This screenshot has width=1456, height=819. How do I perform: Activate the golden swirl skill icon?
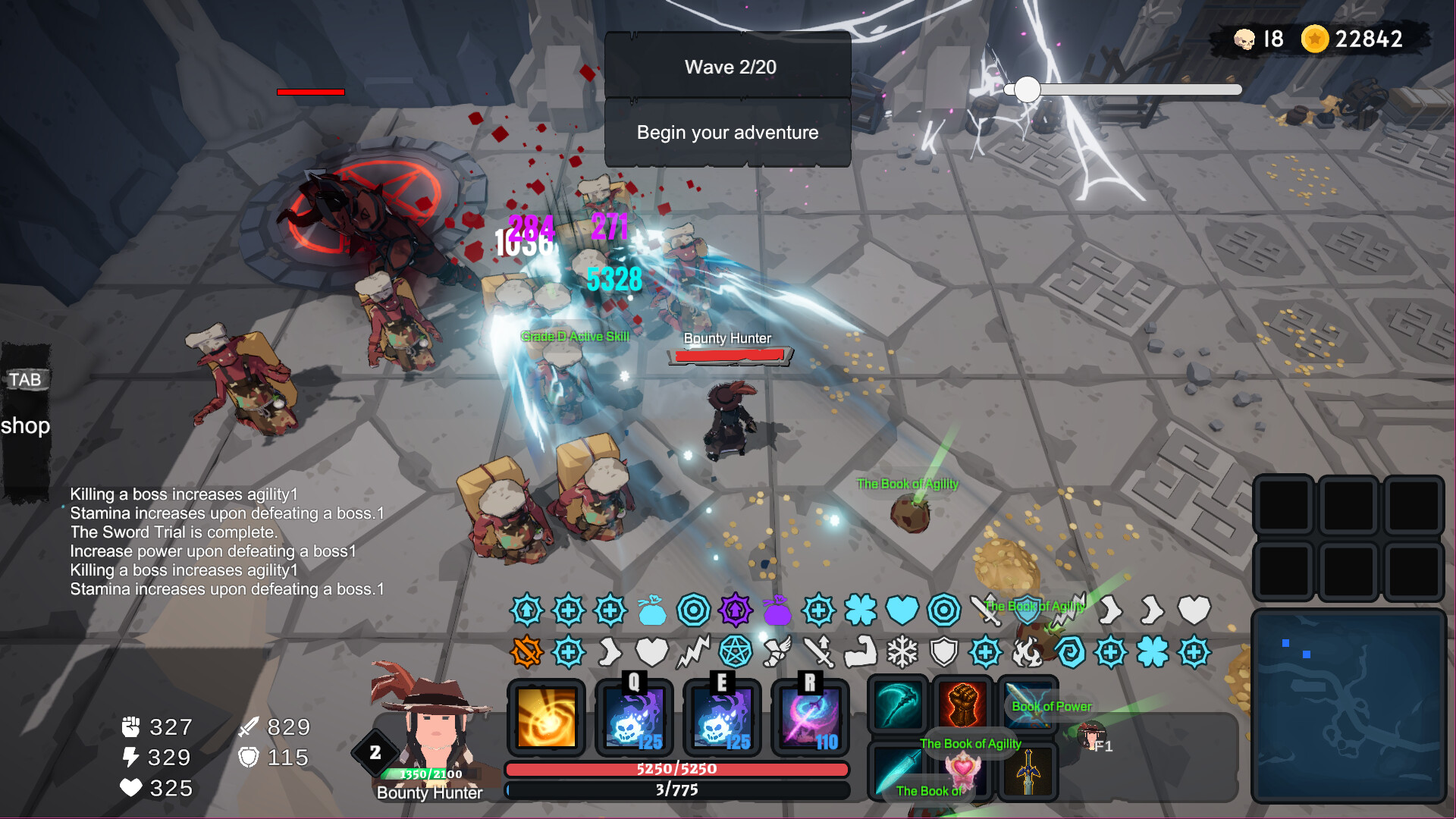coord(546,717)
